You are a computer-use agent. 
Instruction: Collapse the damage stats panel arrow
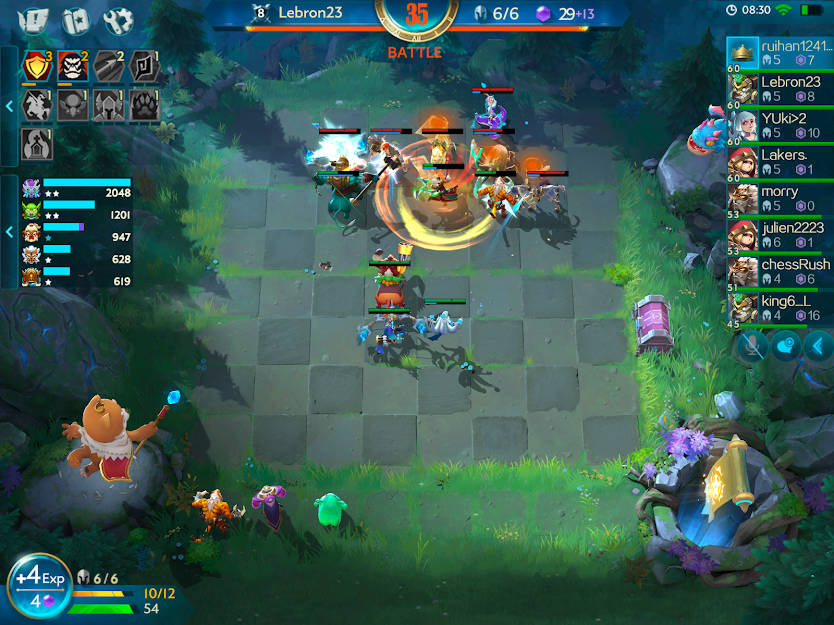coord(9,232)
